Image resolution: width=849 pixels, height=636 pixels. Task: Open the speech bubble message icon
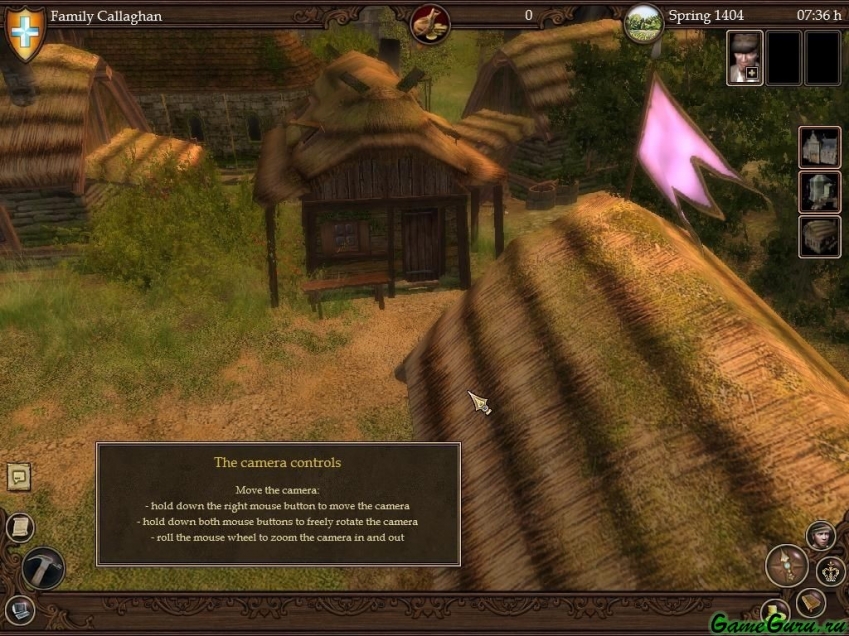[x=19, y=477]
